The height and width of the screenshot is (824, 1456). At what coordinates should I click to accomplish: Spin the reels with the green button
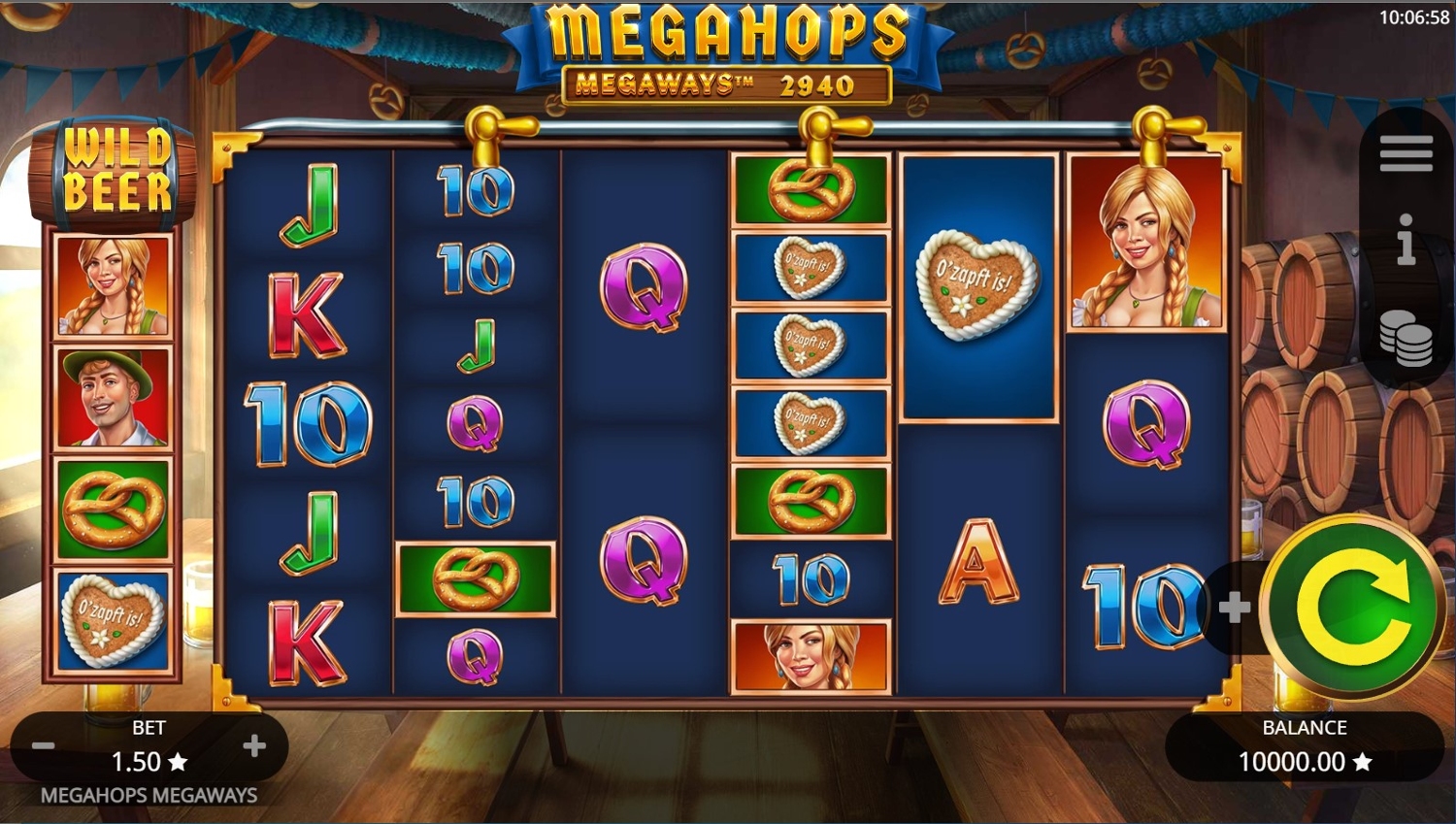tap(1352, 608)
